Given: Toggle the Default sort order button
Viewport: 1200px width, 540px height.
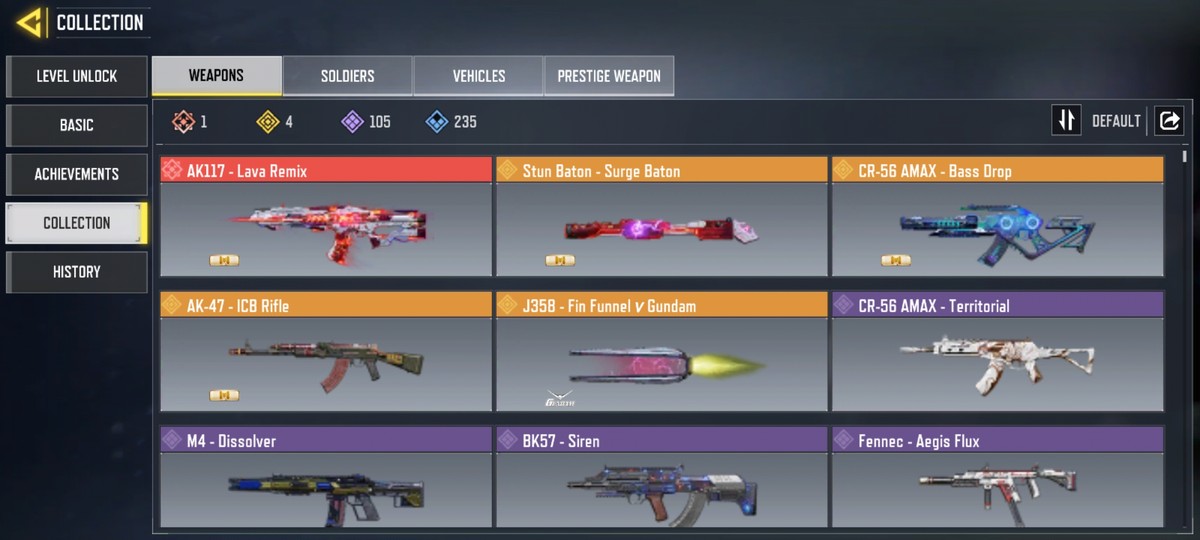Looking at the screenshot, I should point(1066,121).
